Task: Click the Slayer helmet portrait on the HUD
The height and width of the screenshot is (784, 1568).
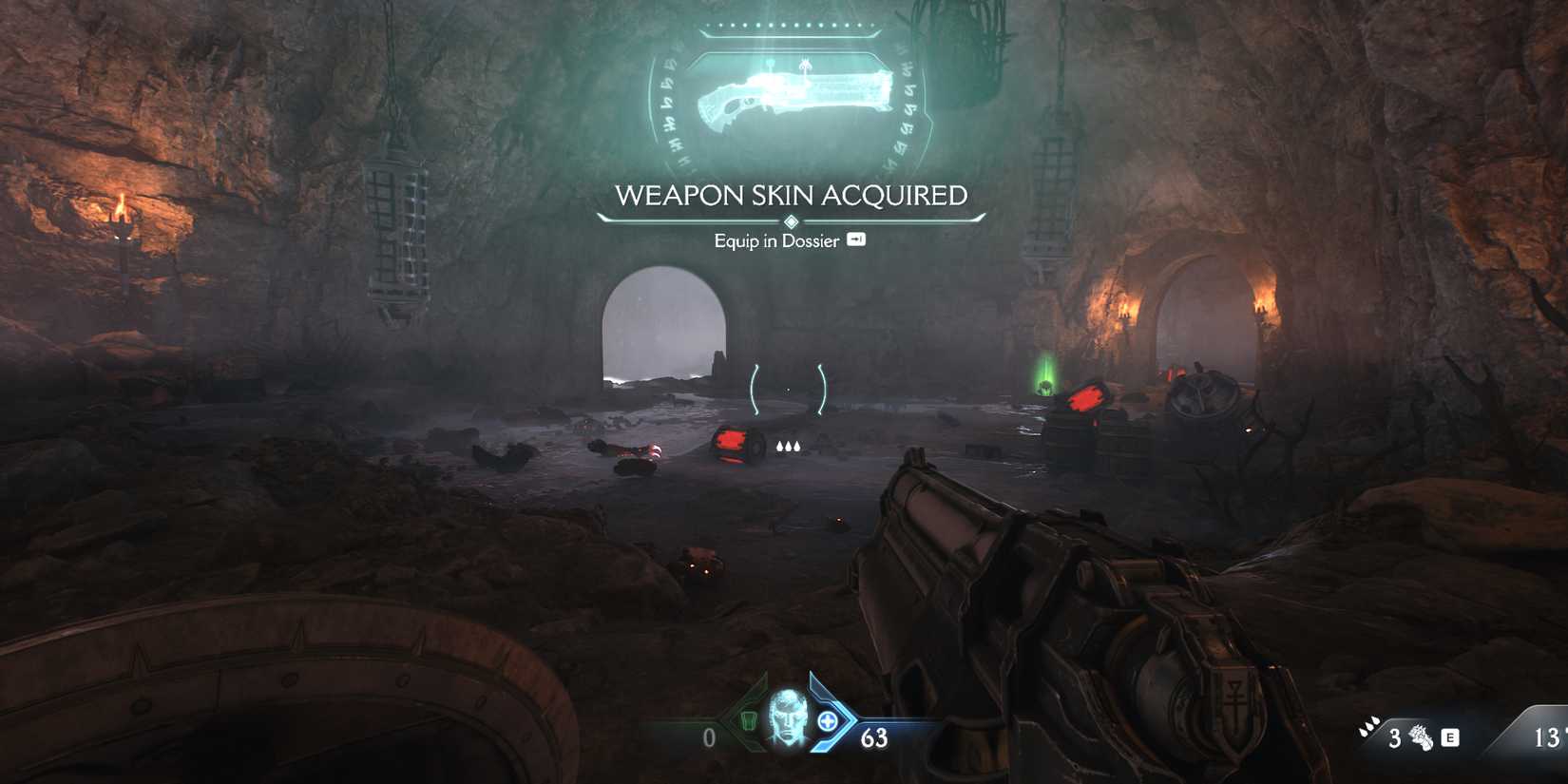Action: (787, 717)
